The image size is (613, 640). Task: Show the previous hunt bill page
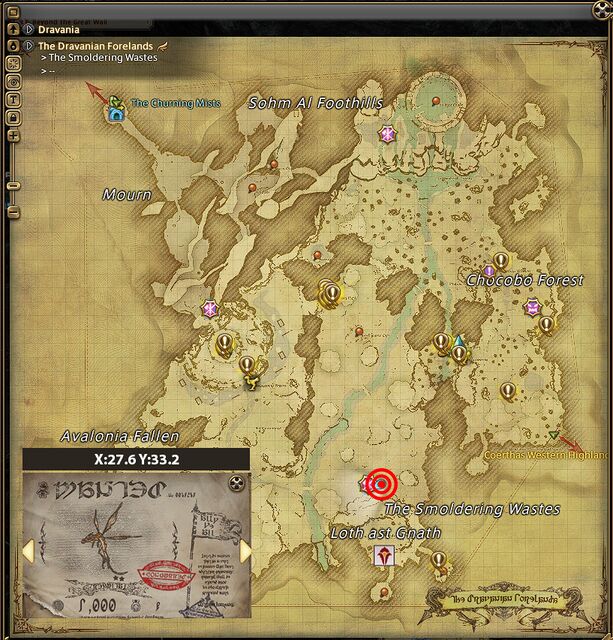click(29, 550)
